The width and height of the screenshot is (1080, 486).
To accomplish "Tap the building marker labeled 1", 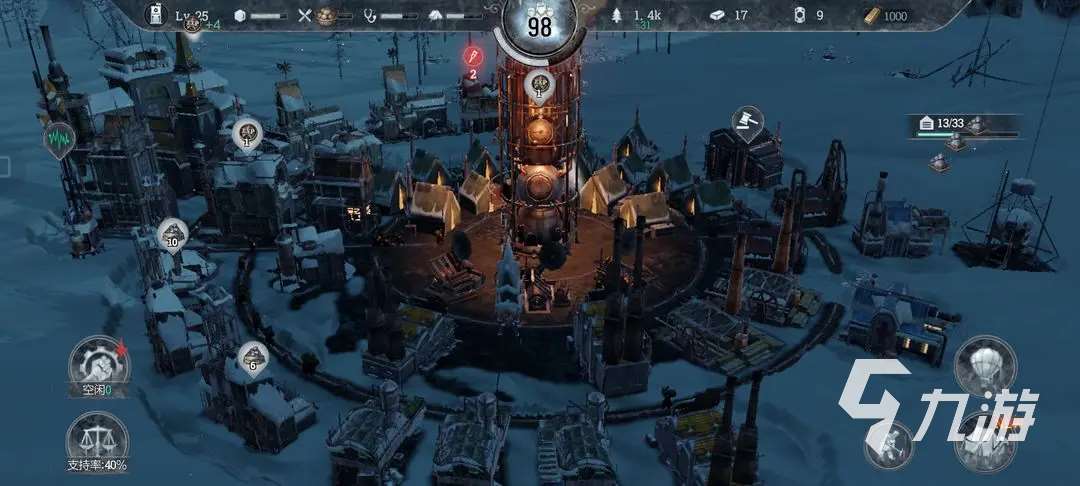I will [x=247, y=134].
